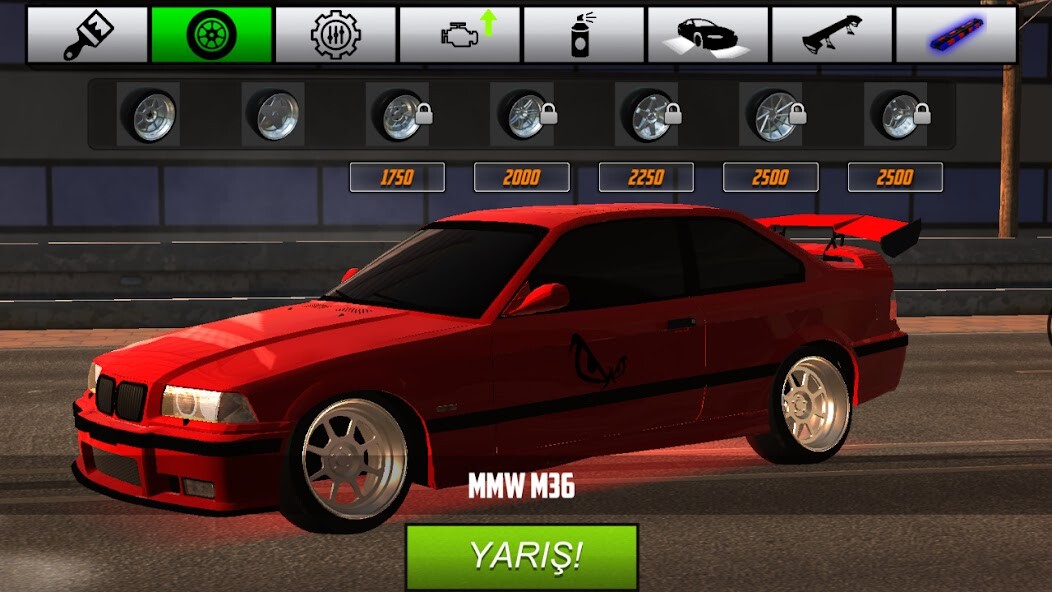Image resolution: width=1052 pixels, height=592 pixels.
Task: Open the rear spoiler tab
Action: click(831, 35)
